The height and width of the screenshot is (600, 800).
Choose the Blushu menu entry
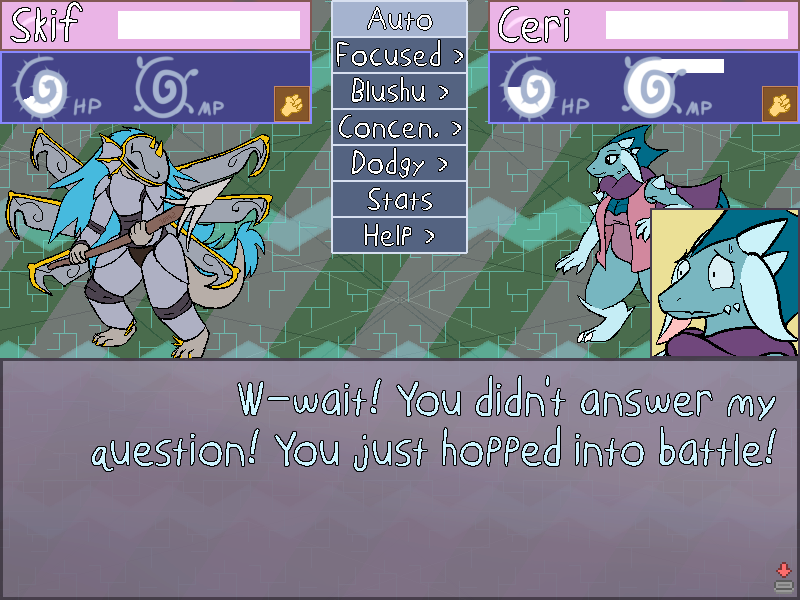coord(399,91)
